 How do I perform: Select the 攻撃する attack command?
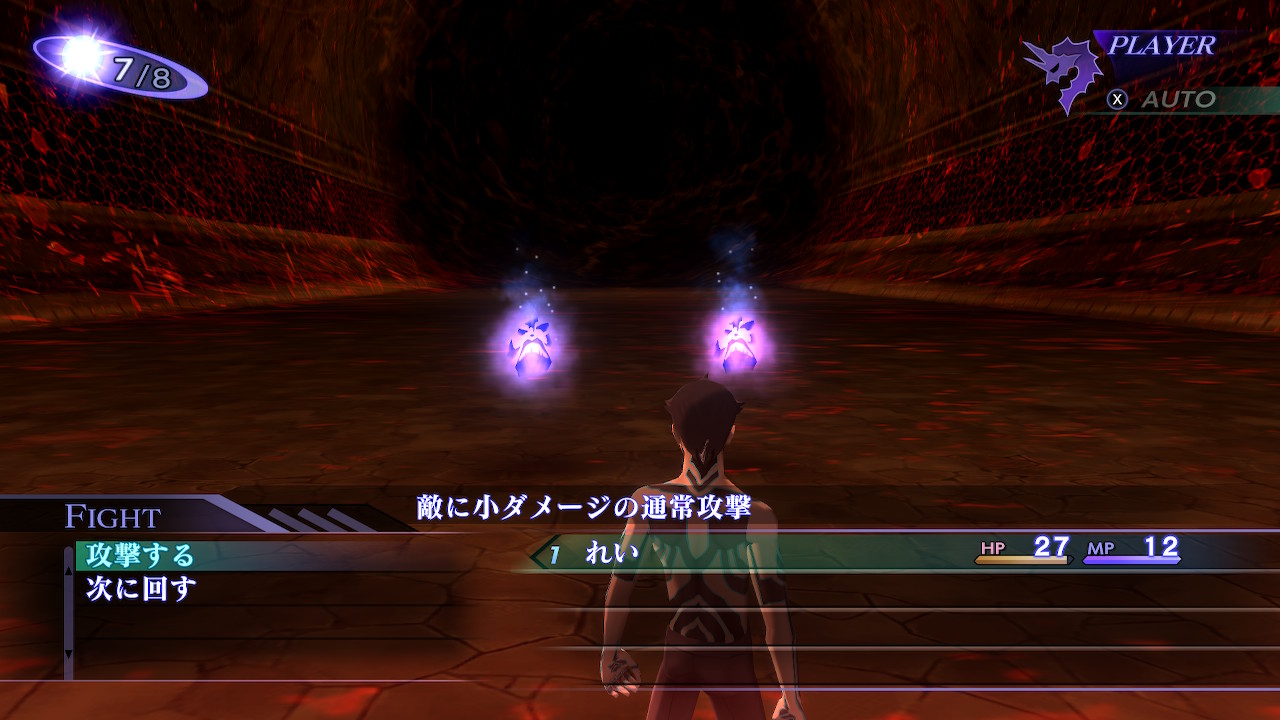[141, 555]
